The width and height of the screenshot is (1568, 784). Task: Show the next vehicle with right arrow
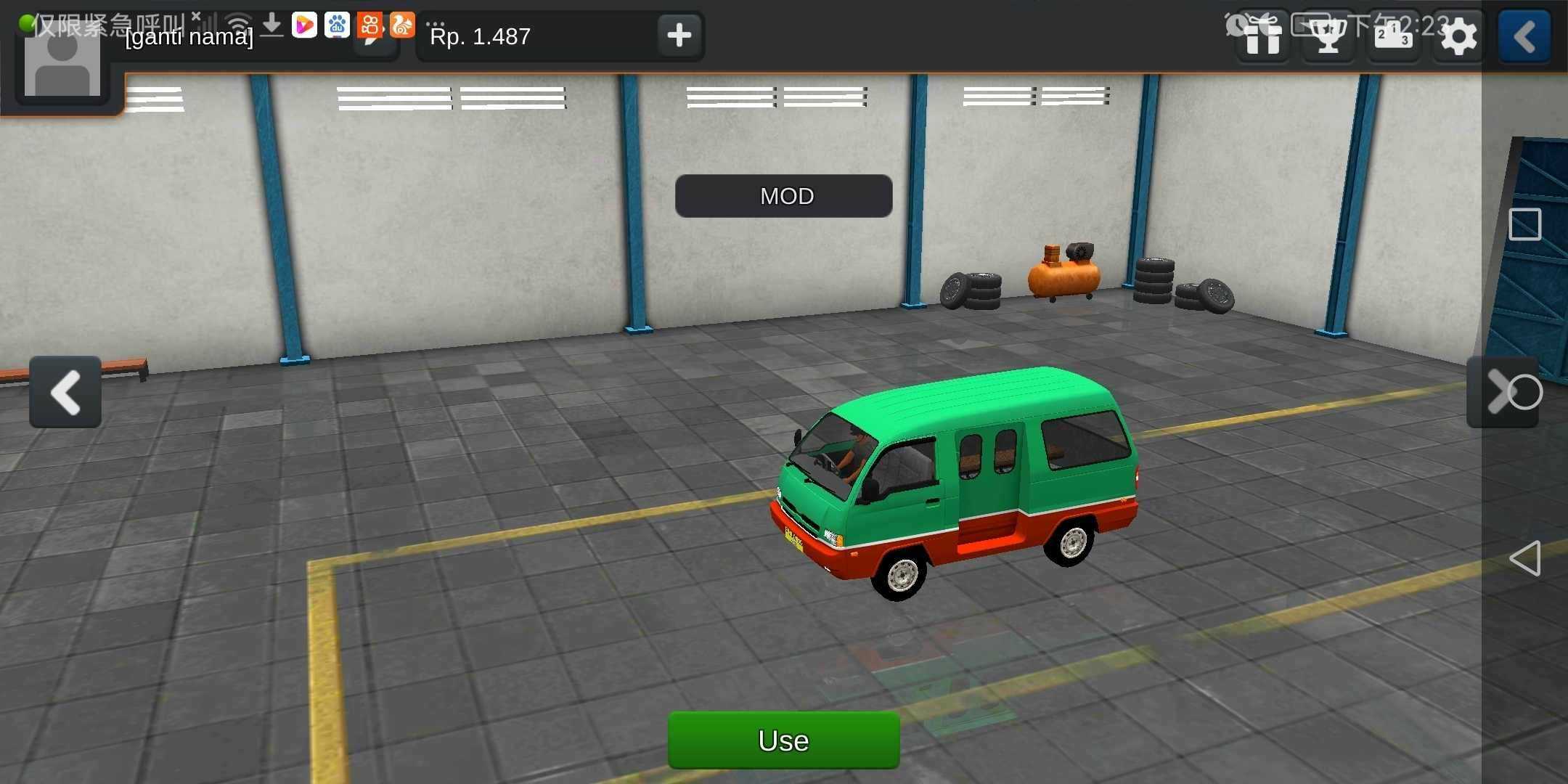coord(1500,392)
